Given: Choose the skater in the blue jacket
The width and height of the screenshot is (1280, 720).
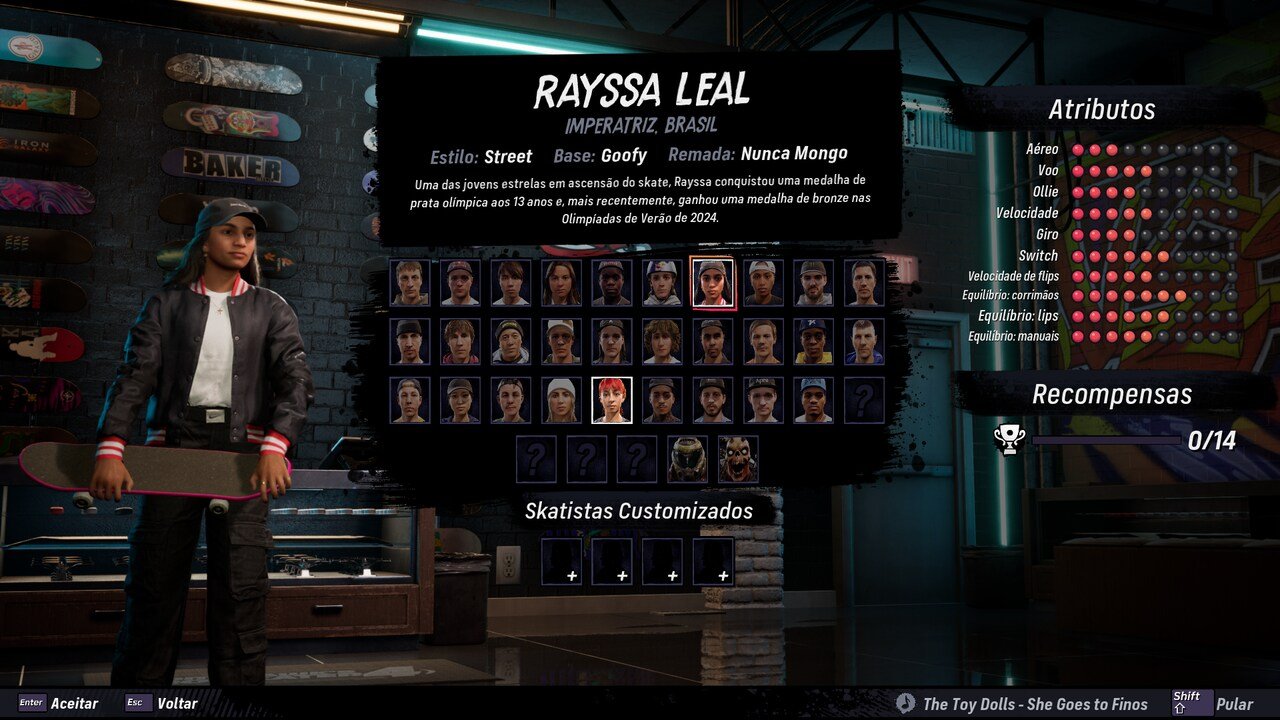Looking at the screenshot, I should (x=863, y=342).
